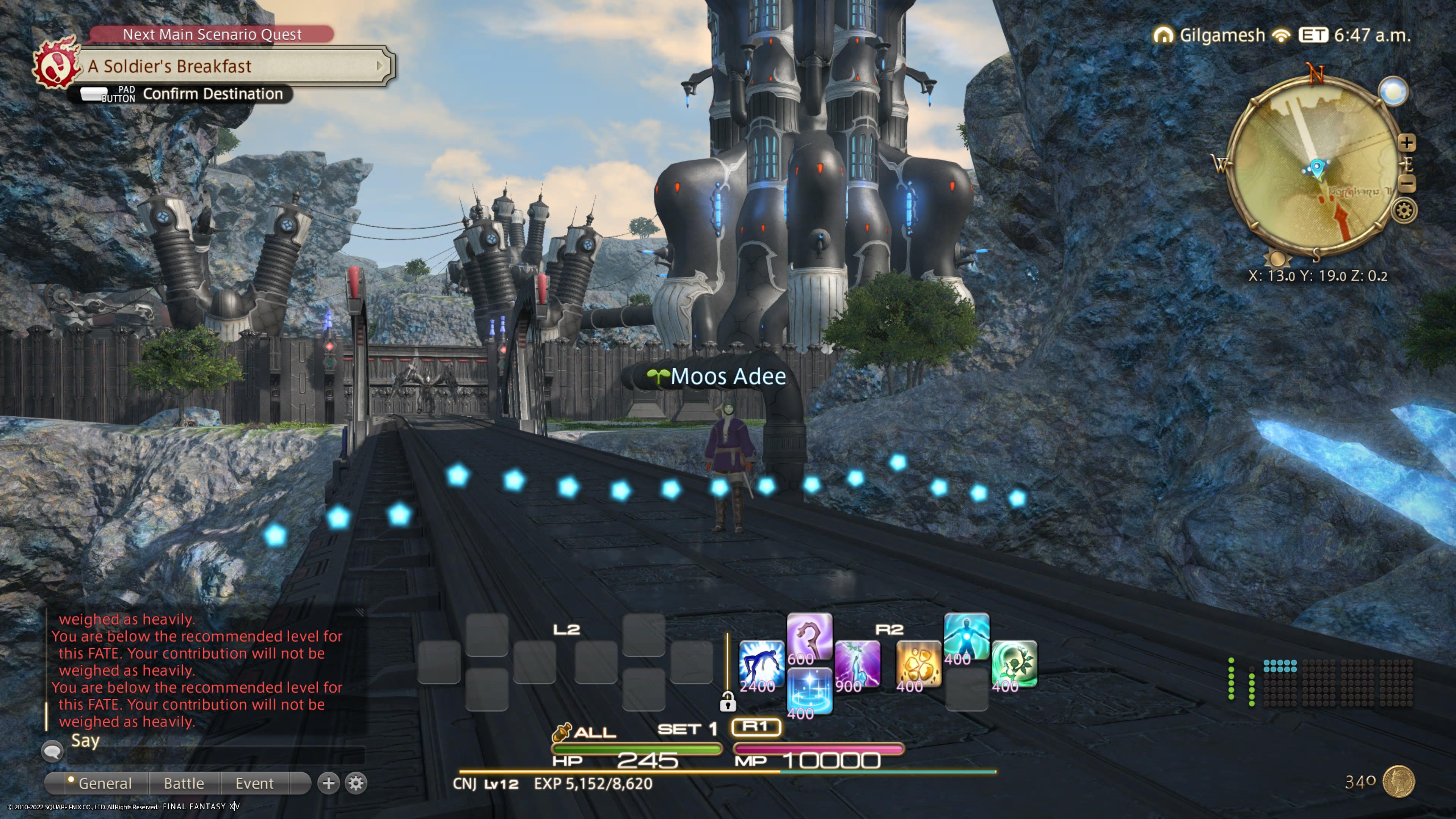Switch to the Battle chat tab
The width and height of the screenshot is (1456, 819).
pos(184,783)
